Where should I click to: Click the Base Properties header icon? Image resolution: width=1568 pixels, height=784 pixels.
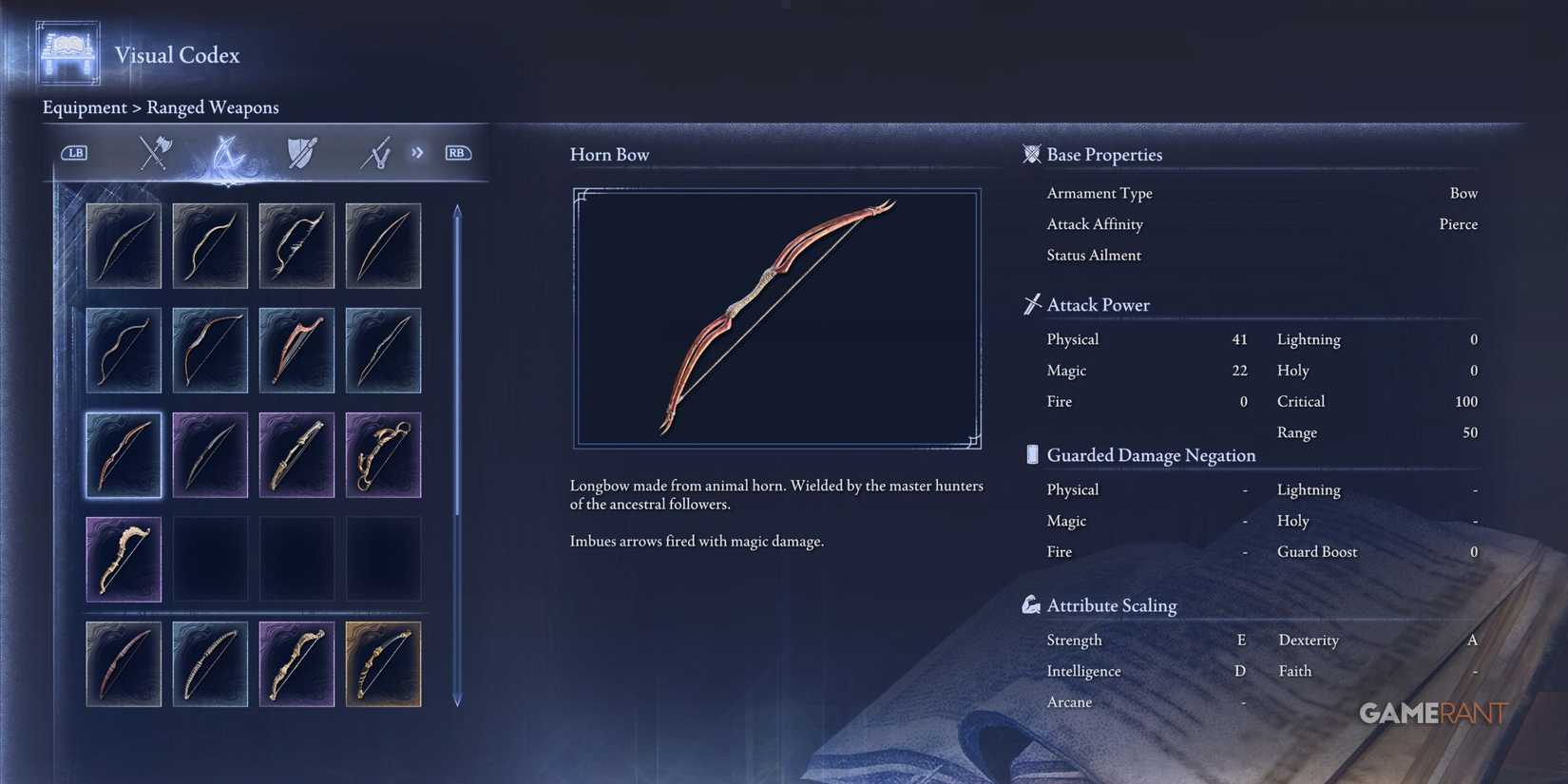click(x=1031, y=154)
